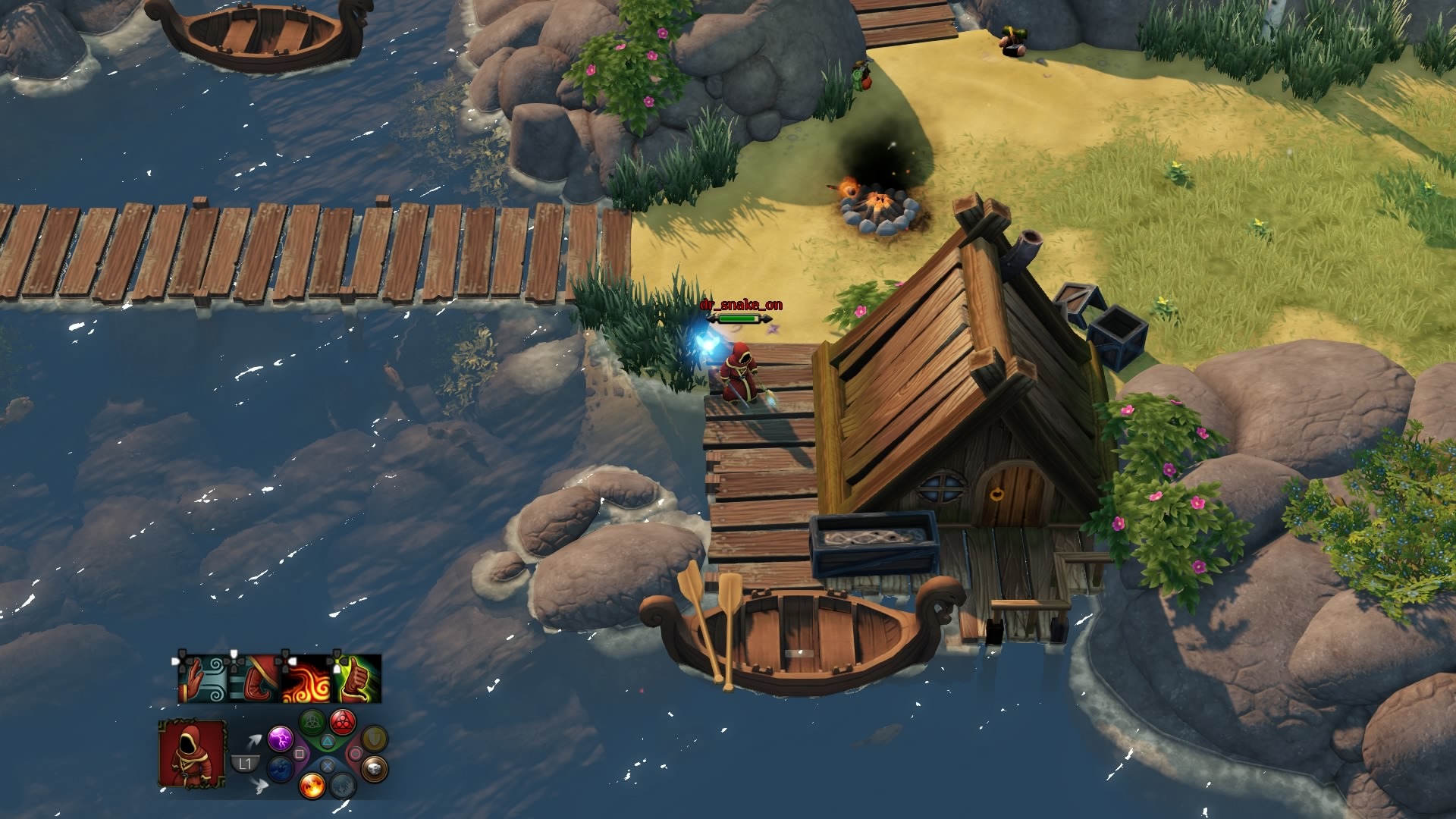
Task: Activate the wind push hand Magick
Action: (203, 679)
